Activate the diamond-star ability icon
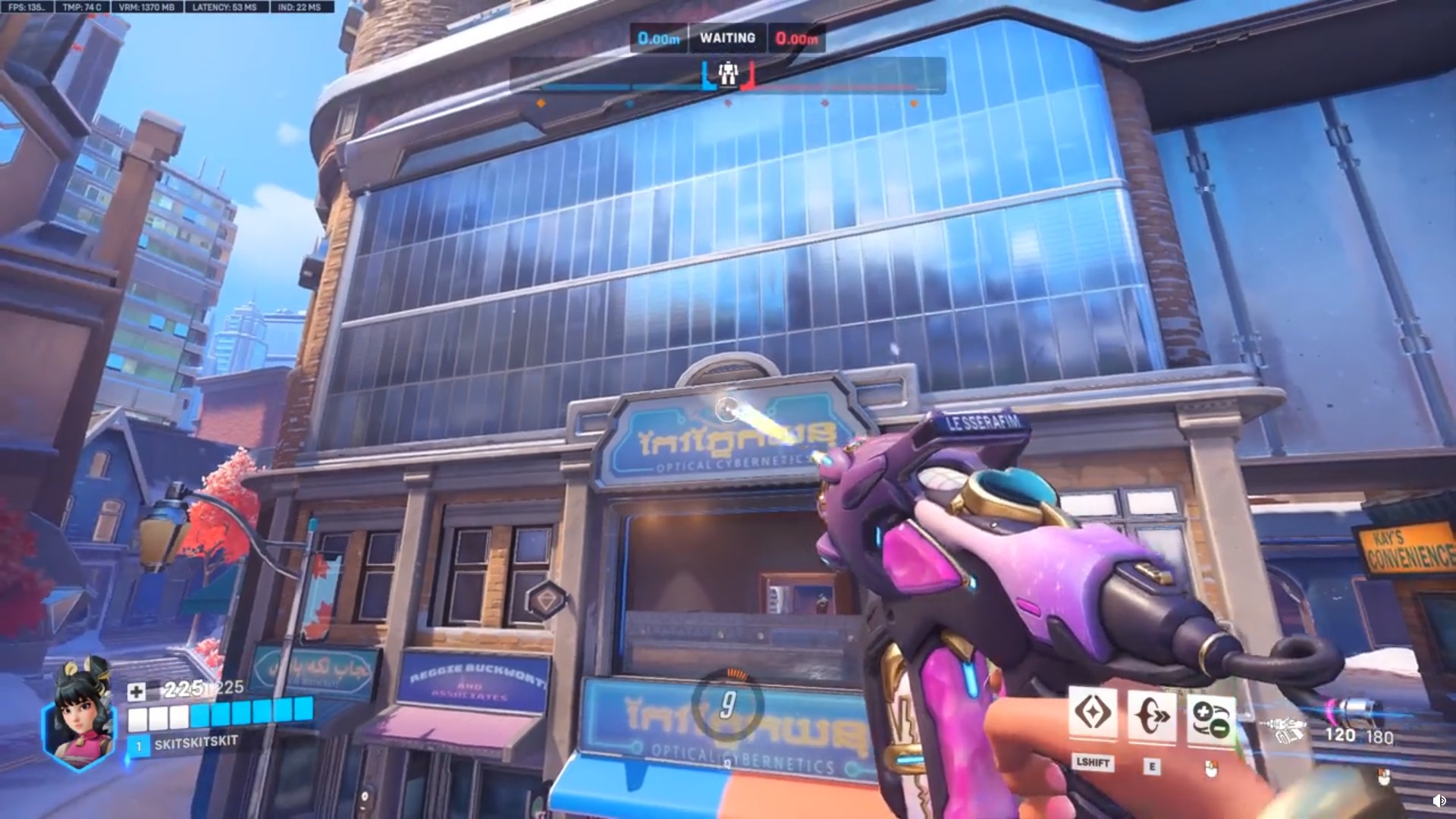This screenshot has width=1456, height=819. [x=1092, y=714]
